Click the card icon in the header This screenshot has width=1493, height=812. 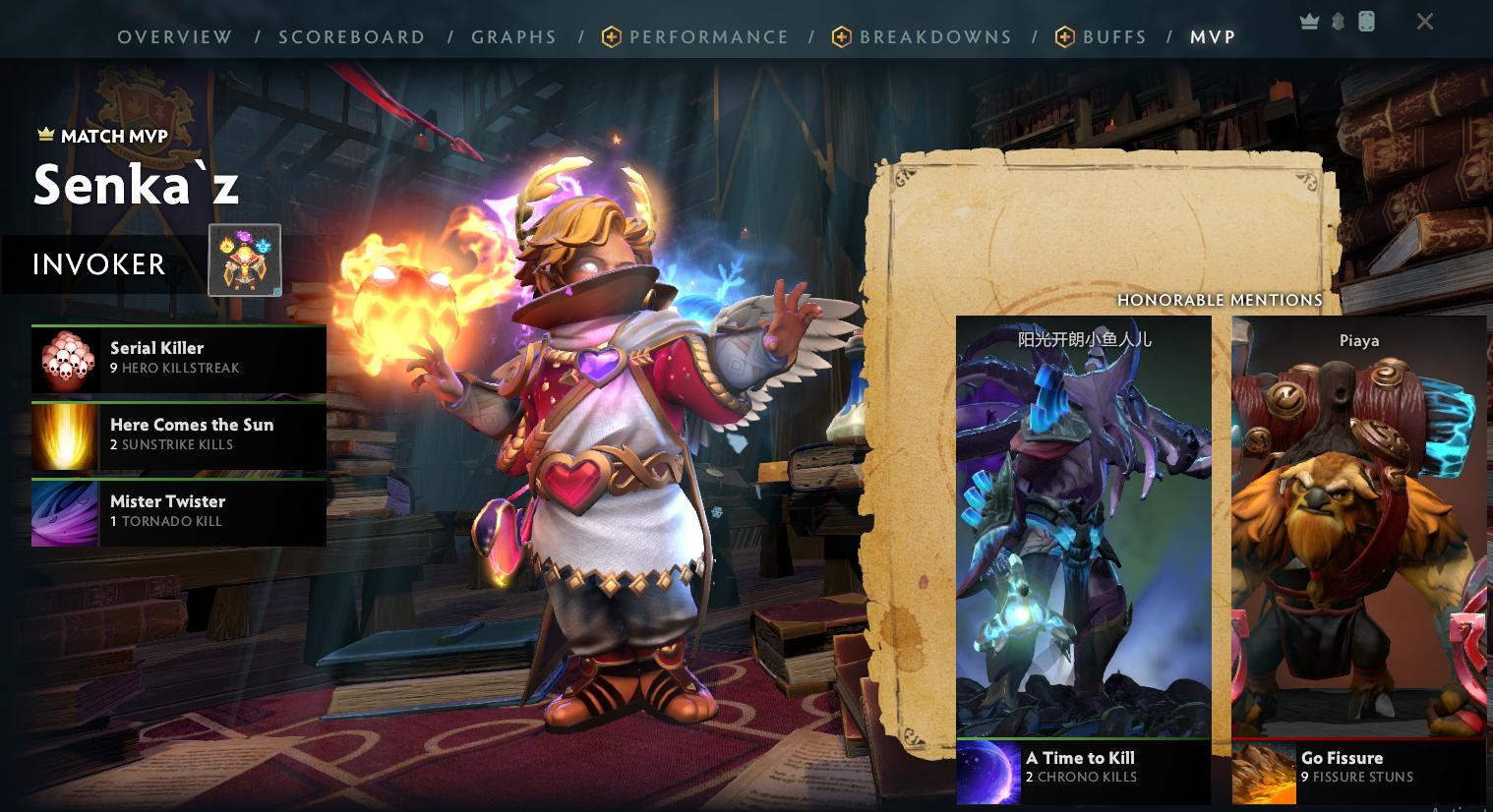[x=1366, y=22]
